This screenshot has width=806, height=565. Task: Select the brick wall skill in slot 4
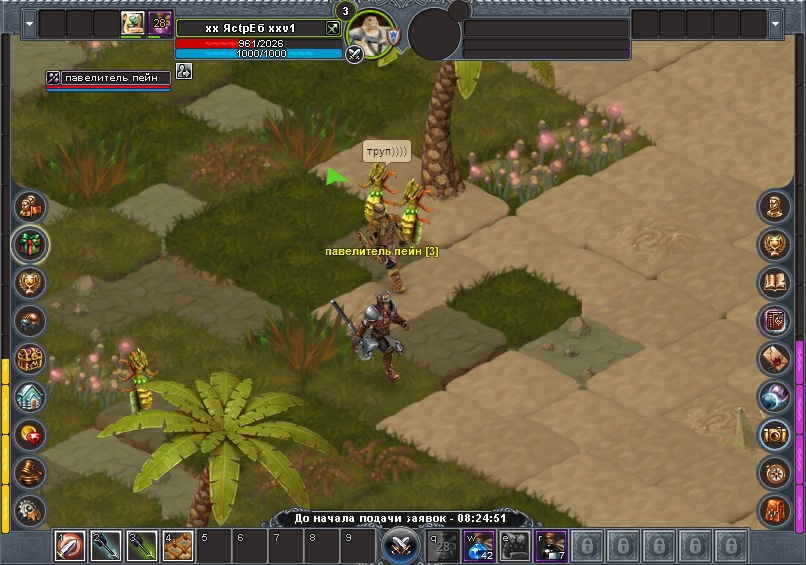(x=177, y=546)
